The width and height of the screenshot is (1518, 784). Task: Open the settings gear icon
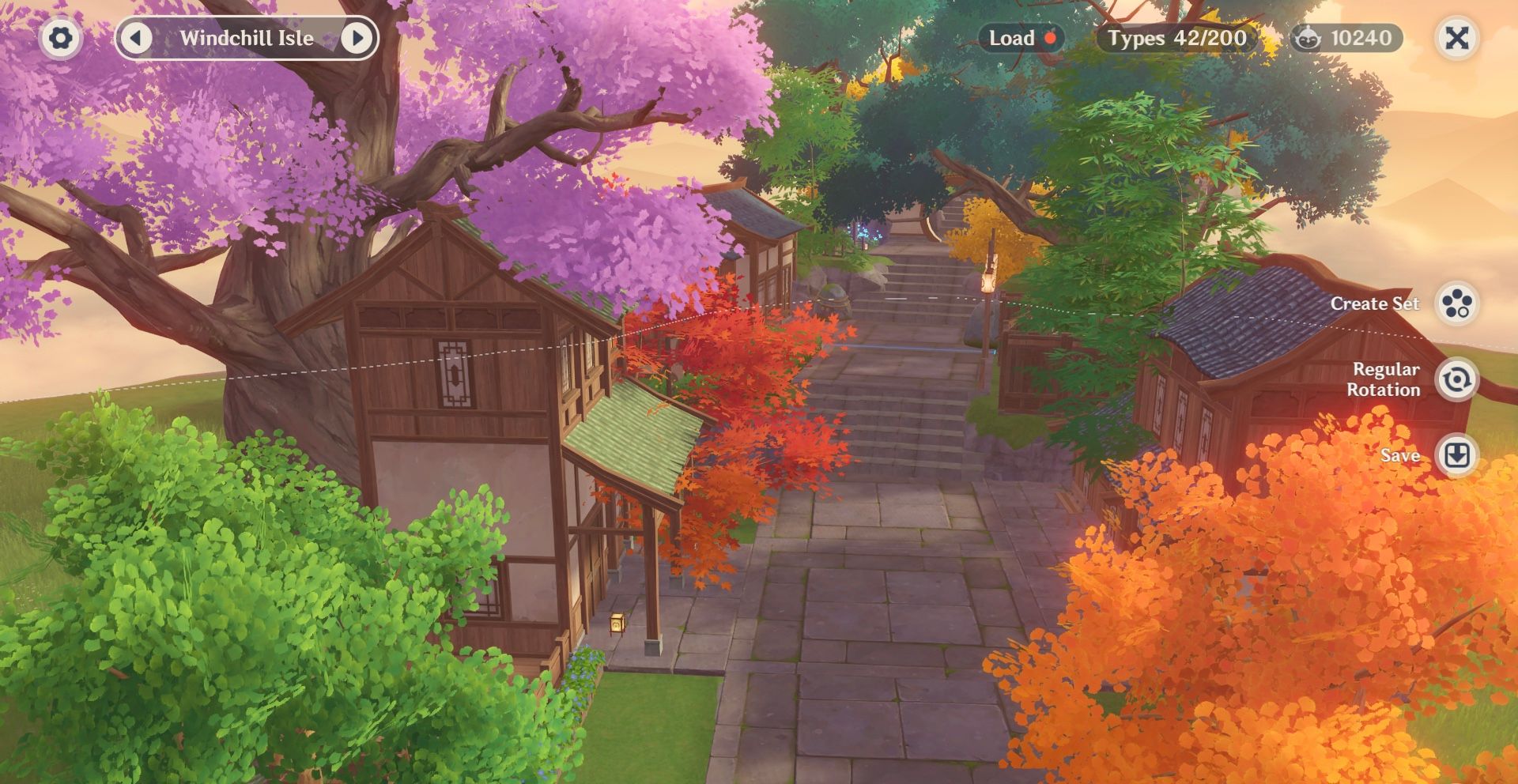(60, 37)
